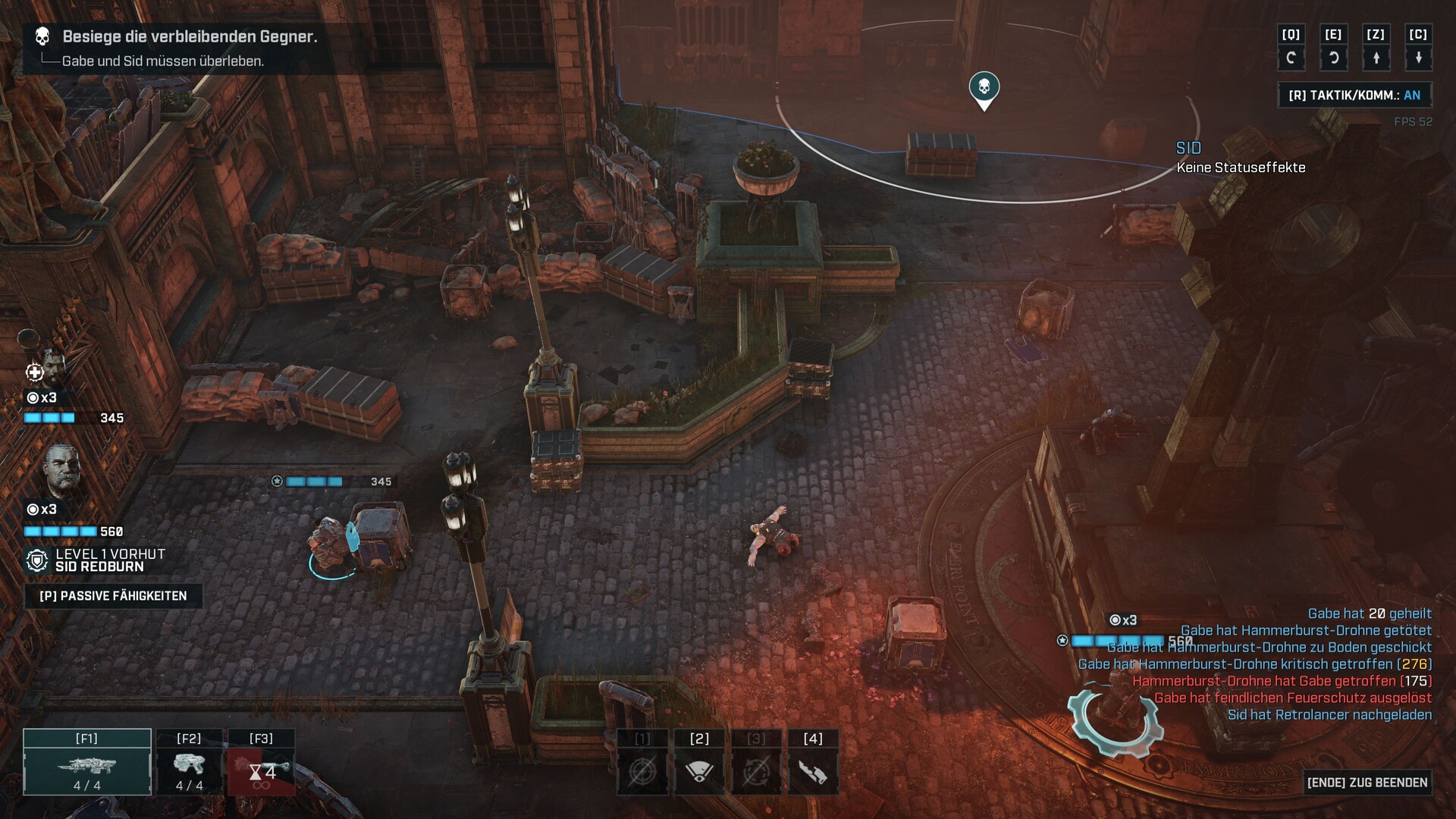
Task: Activate the crosshair shoot ability
Action: [x=642, y=772]
